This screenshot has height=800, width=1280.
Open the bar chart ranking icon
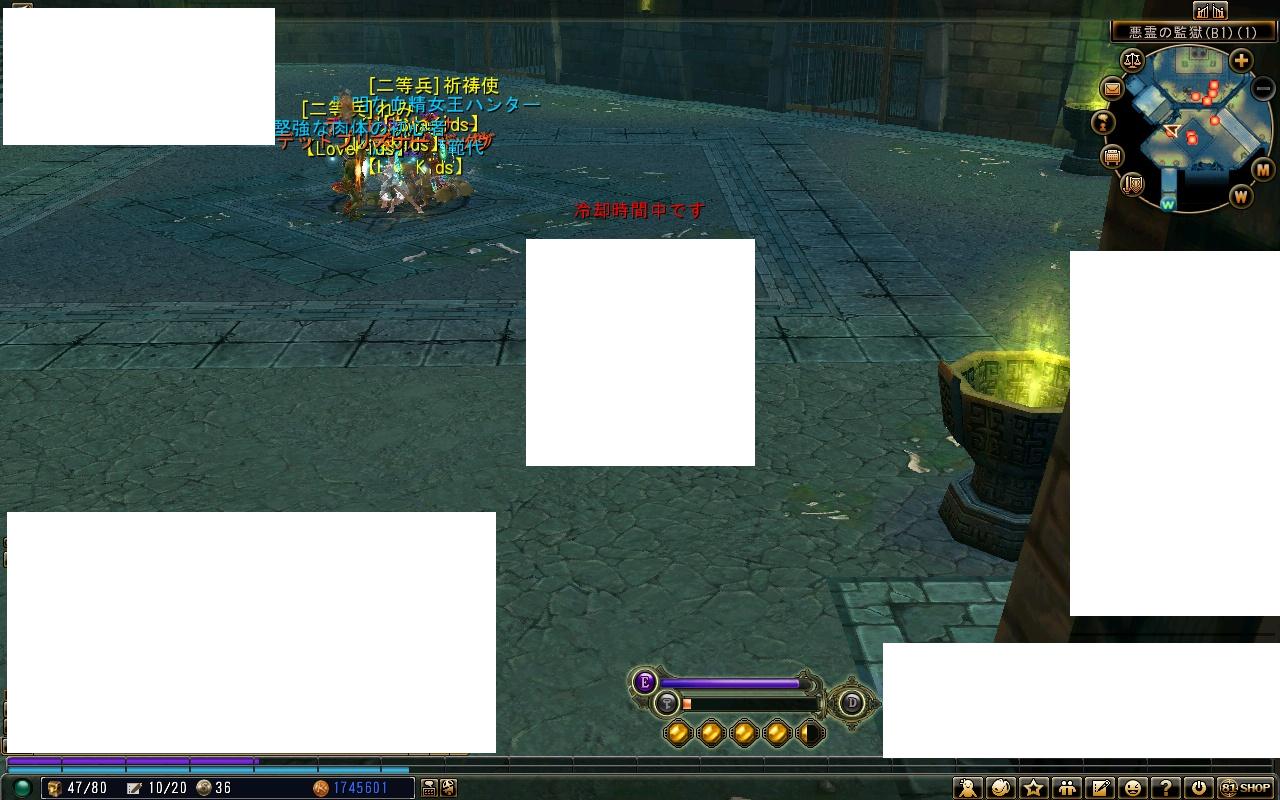click(1210, 11)
